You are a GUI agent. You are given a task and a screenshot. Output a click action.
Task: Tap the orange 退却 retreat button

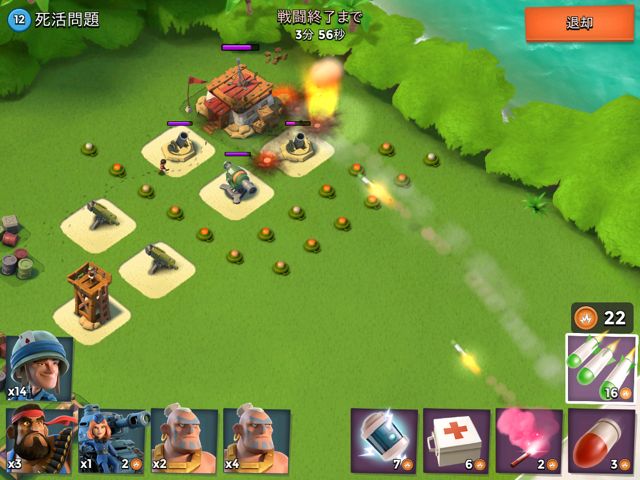(579, 24)
